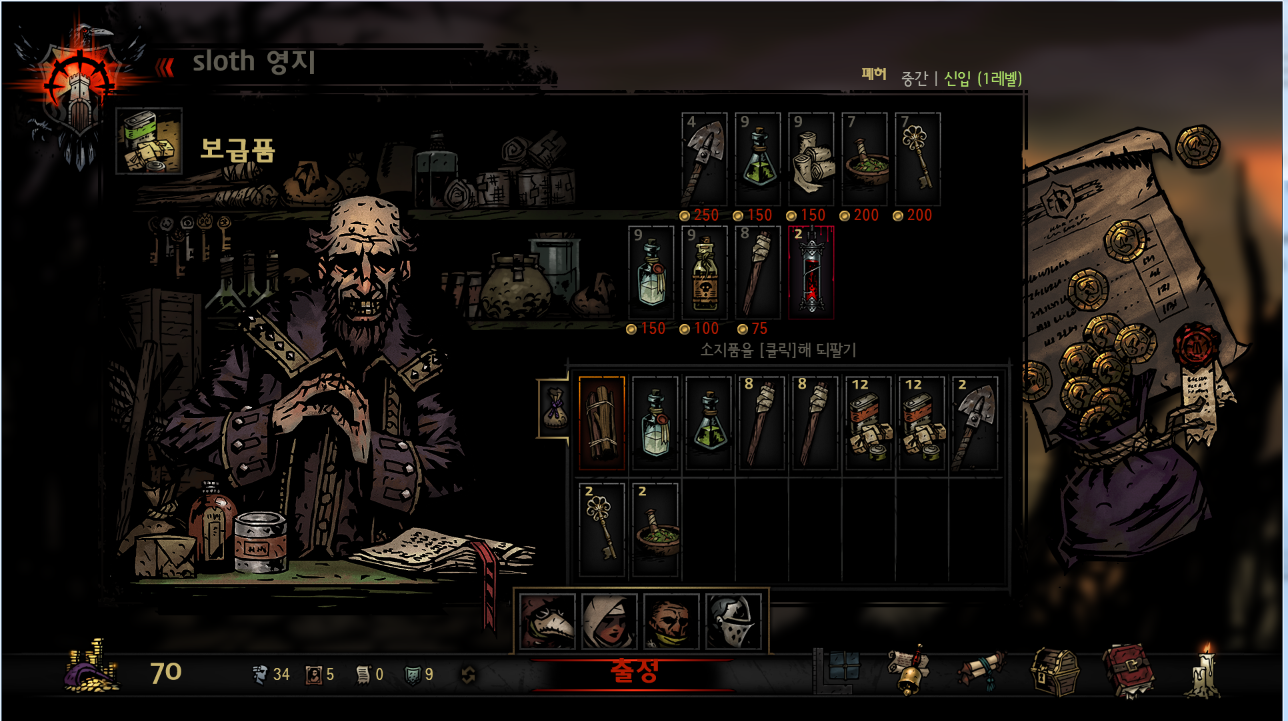Open the inventory pouch tab
This screenshot has width=1288, height=721.
pyautogui.click(x=553, y=408)
